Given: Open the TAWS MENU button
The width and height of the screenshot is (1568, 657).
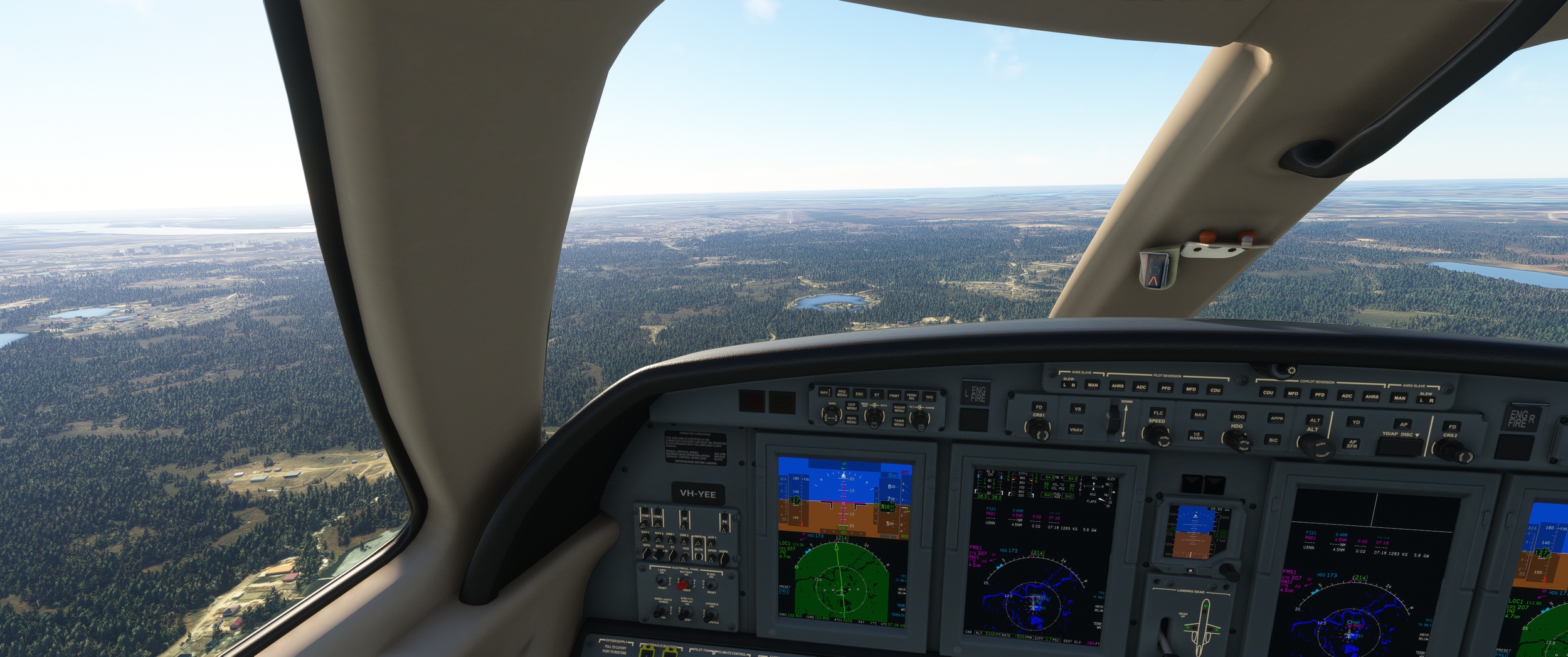Looking at the screenshot, I should click(899, 422).
